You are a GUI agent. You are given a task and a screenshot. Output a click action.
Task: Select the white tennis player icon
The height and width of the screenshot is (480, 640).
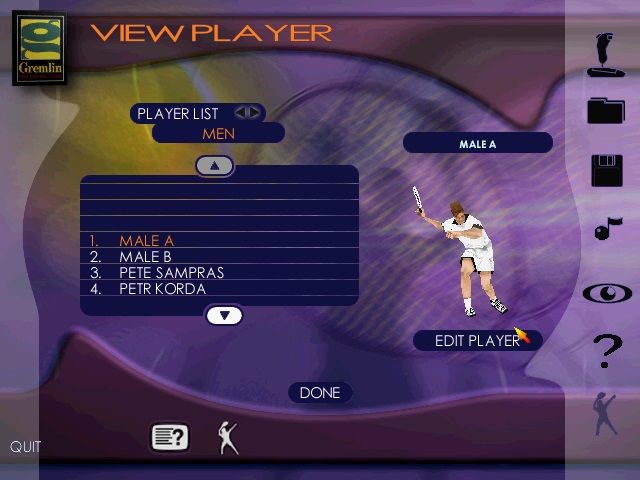coord(228,437)
